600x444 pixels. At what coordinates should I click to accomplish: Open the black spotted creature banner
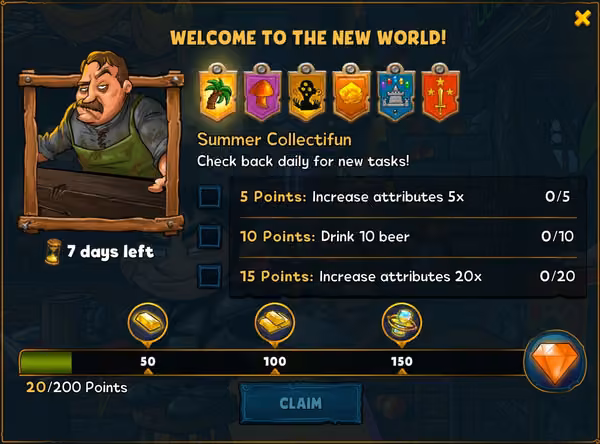coord(305,92)
